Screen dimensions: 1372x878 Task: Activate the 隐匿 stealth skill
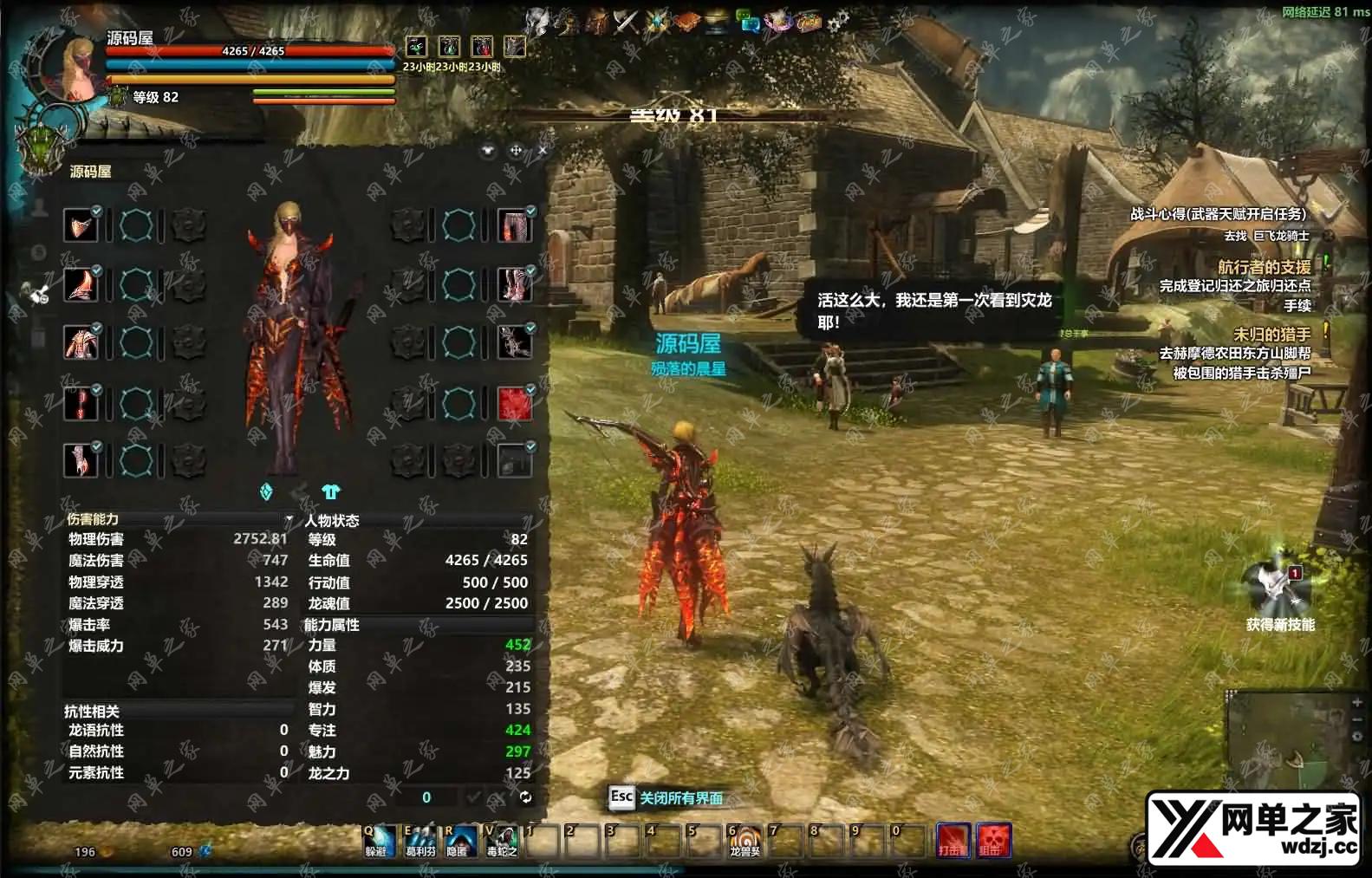pyautogui.click(x=458, y=839)
